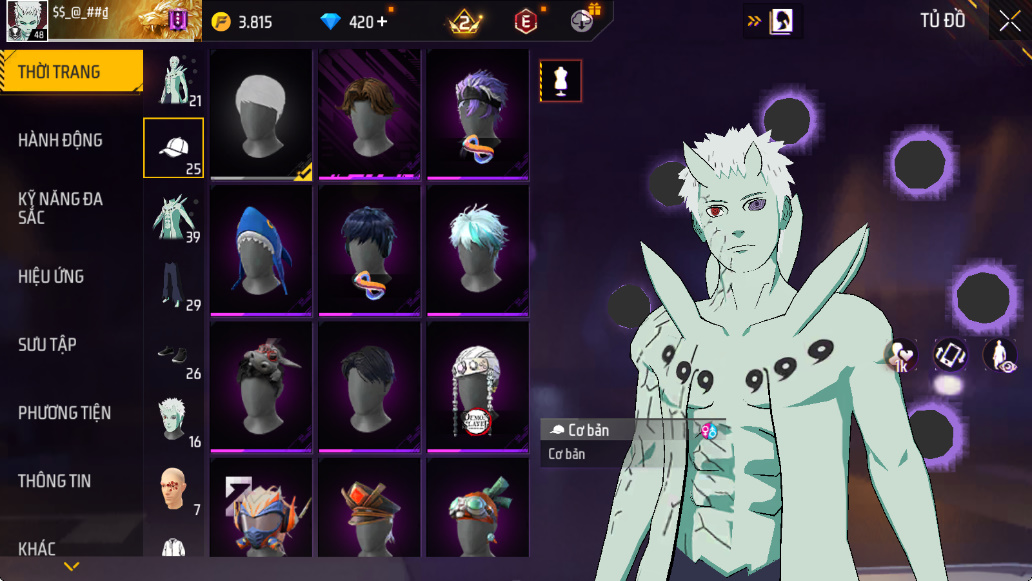Go to Phương Tiện tab
The height and width of the screenshot is (581, 1032).
click(x=64, y=412)
